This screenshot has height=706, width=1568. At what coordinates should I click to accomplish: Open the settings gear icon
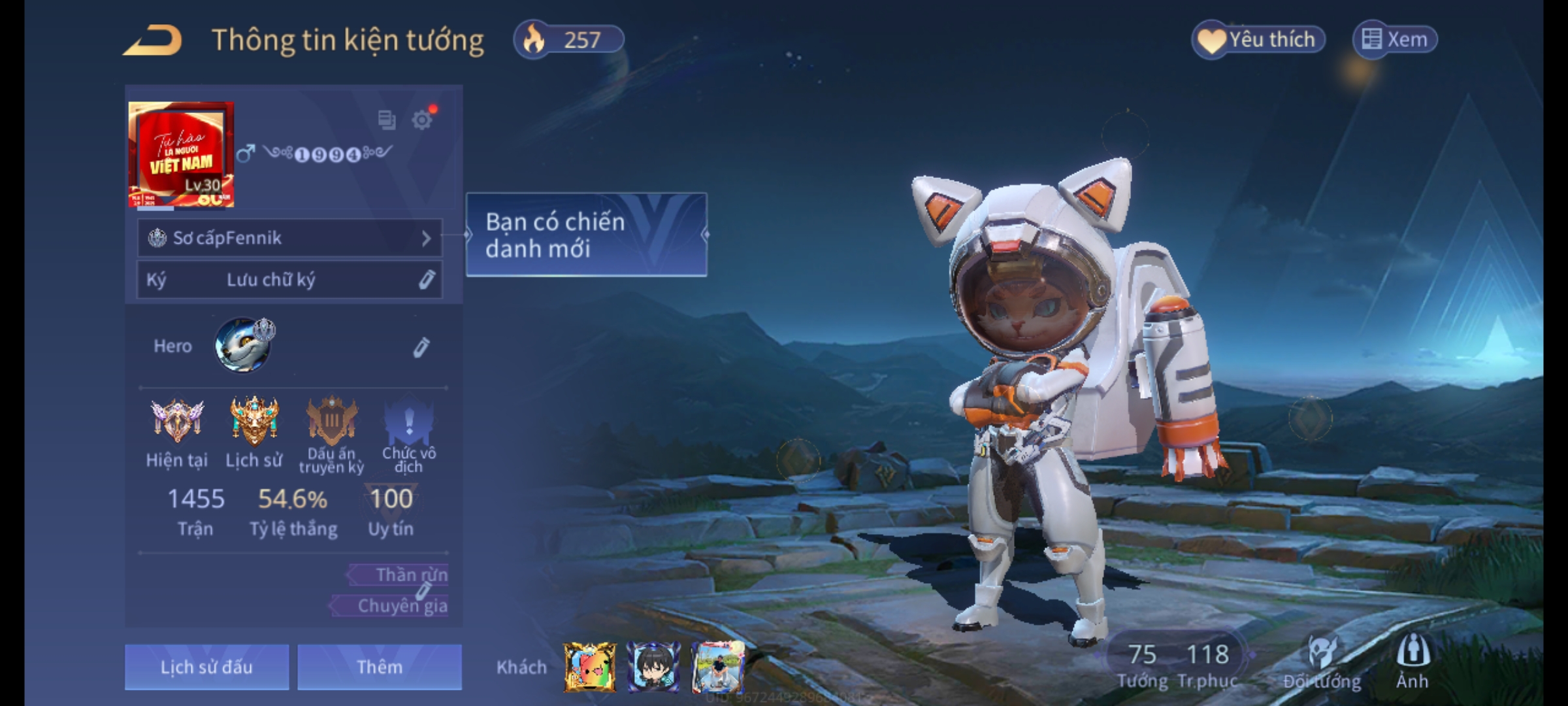[422, 120]
